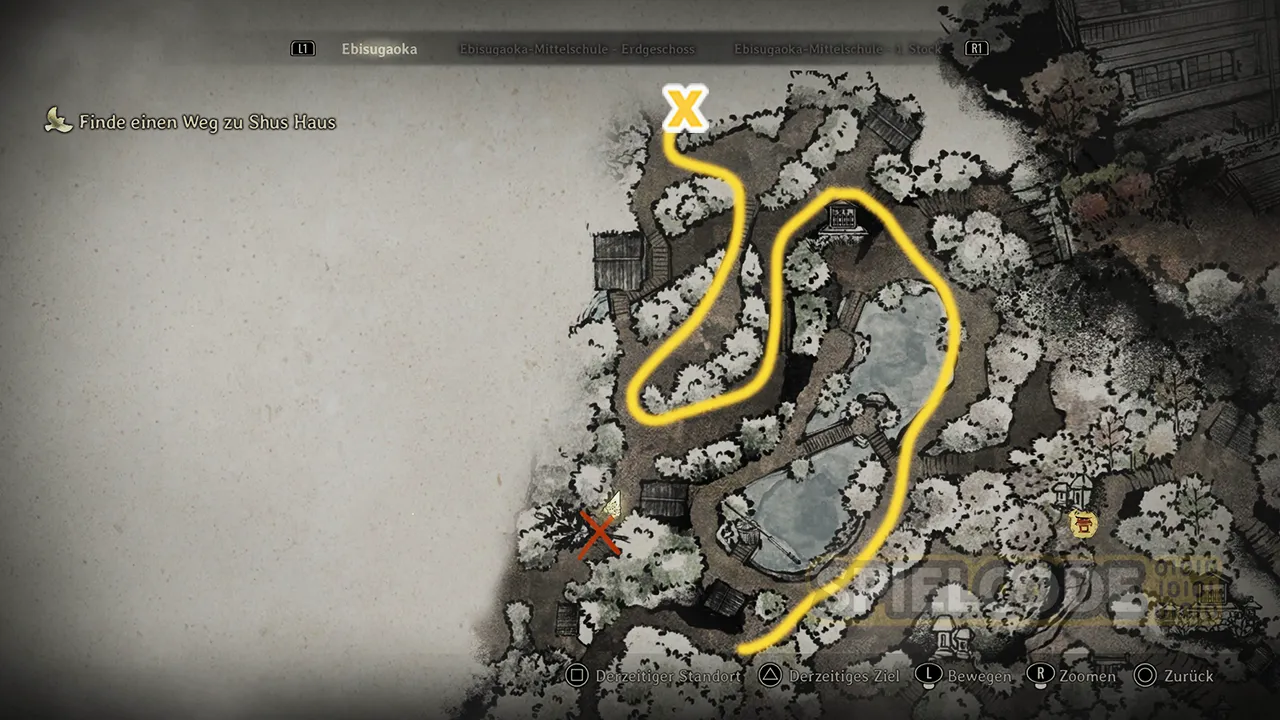Select the red X map marker
Image resolution: width=1280 pixels, height=720 pixels.
(599, 535)
